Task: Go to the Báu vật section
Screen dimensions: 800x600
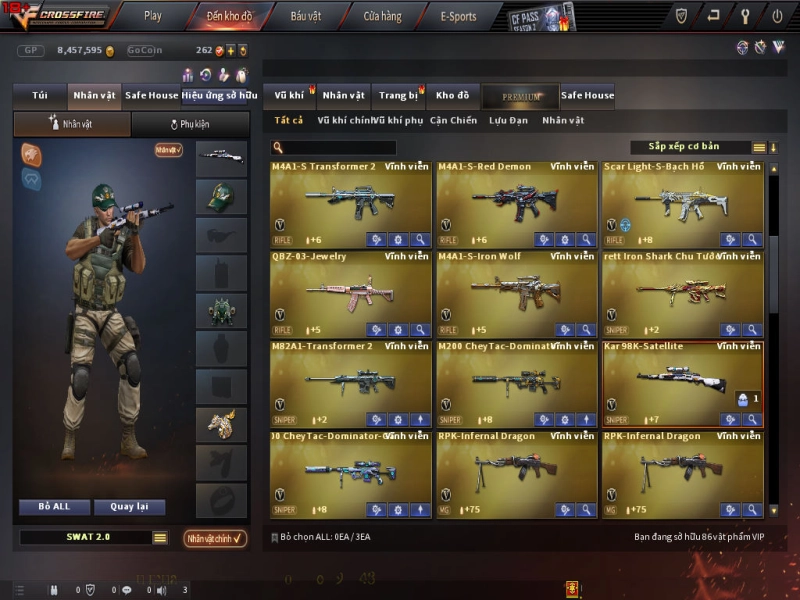Action: (306, 16)
